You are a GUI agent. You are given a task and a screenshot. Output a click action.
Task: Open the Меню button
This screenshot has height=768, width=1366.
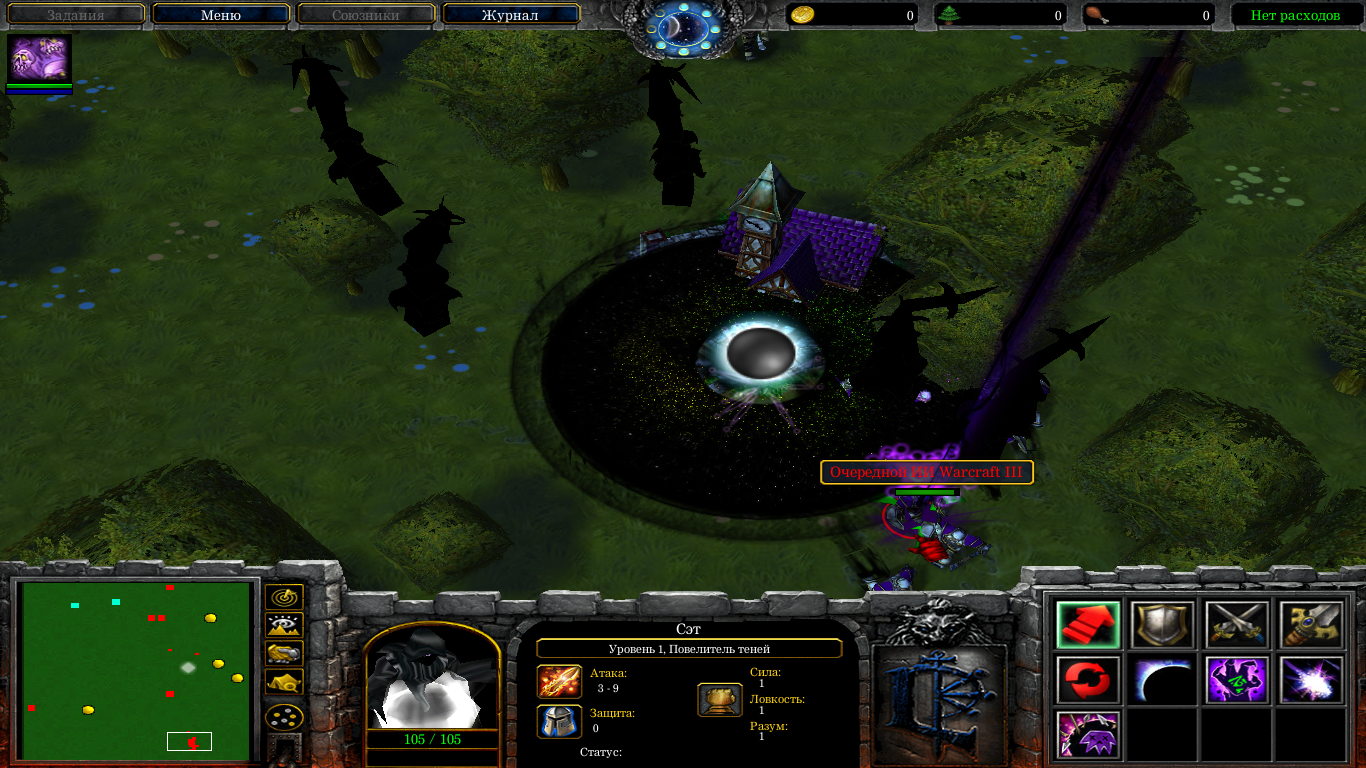pos(220,15)
